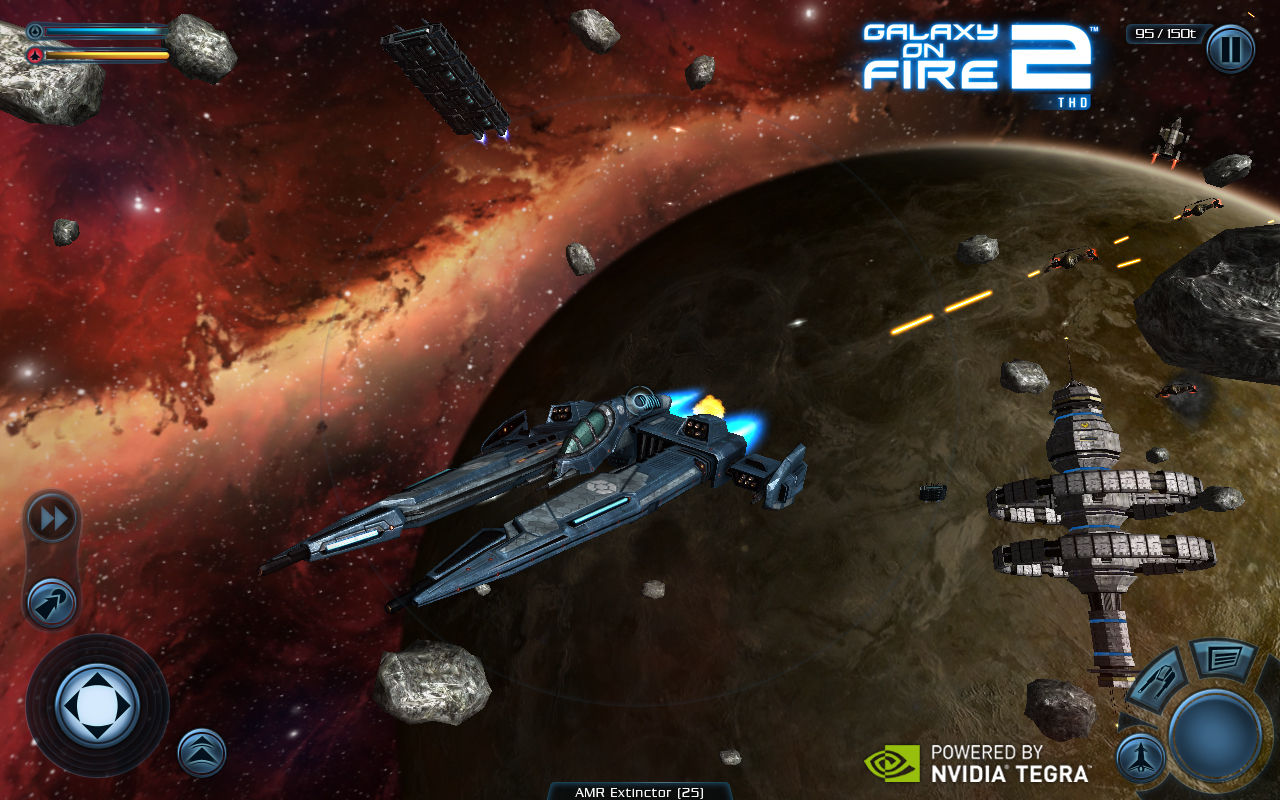The image size is (1280, 800).
Task: Tap the fast-forward double arrow button
Action: click(x=51, y=519)
